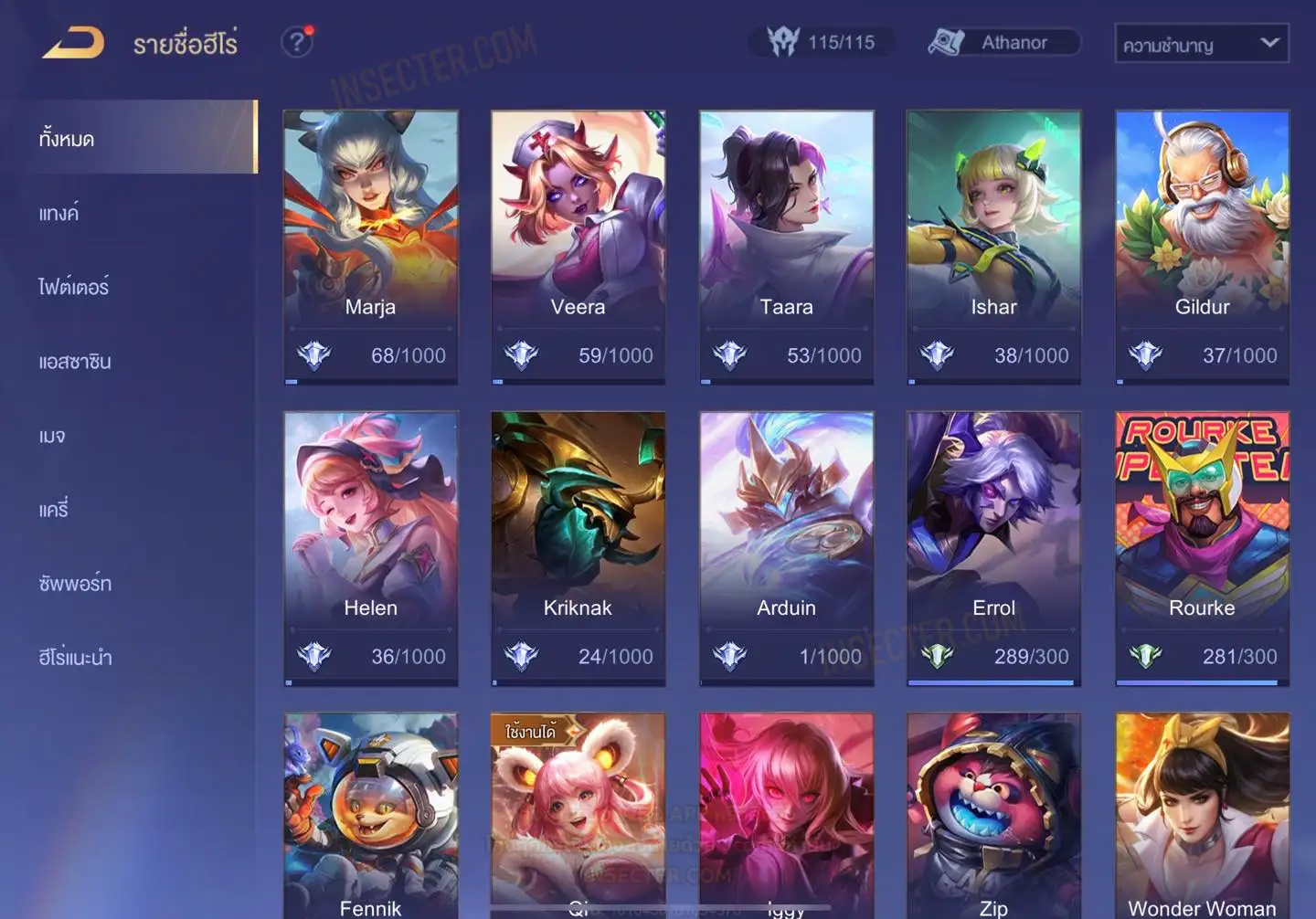Go back using the arrow button

click(x=73, y=43)
